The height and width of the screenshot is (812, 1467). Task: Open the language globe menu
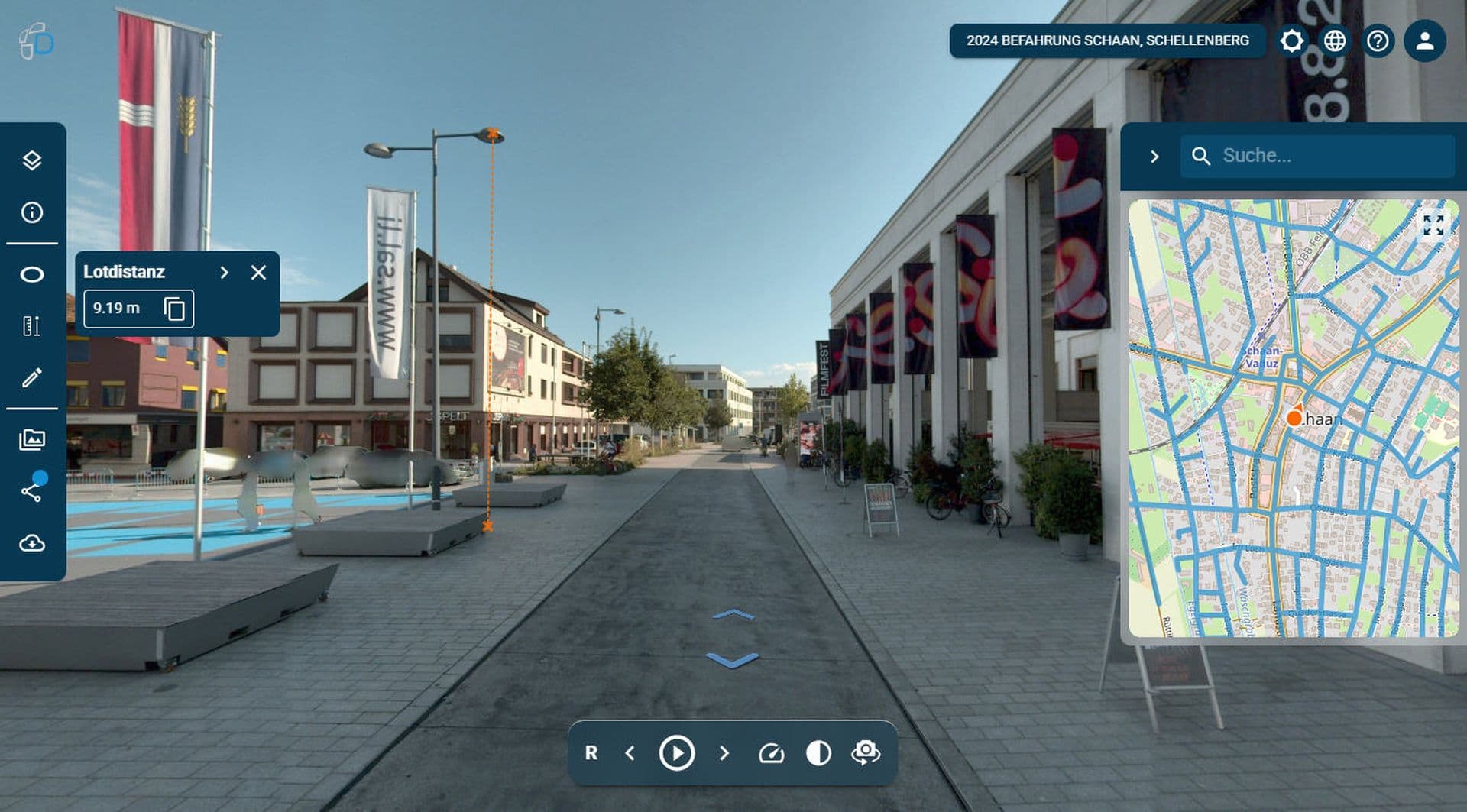coord(1335,40)
